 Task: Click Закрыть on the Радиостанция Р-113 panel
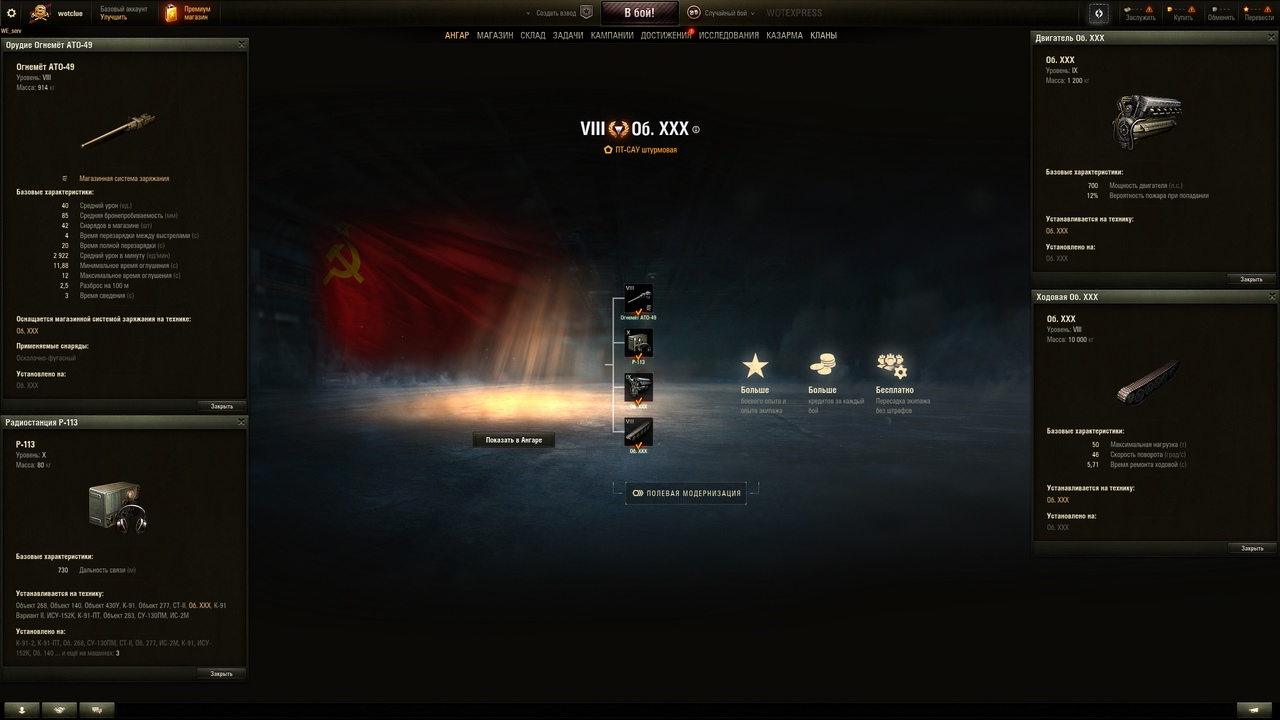[220, 673]
